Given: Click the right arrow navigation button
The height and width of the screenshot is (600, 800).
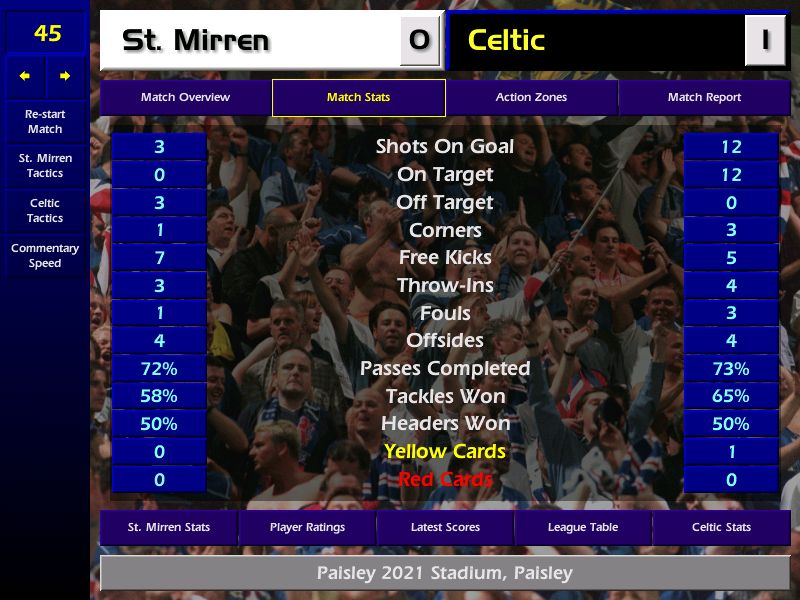Looking at the screenshot, I should pos(66,76).
